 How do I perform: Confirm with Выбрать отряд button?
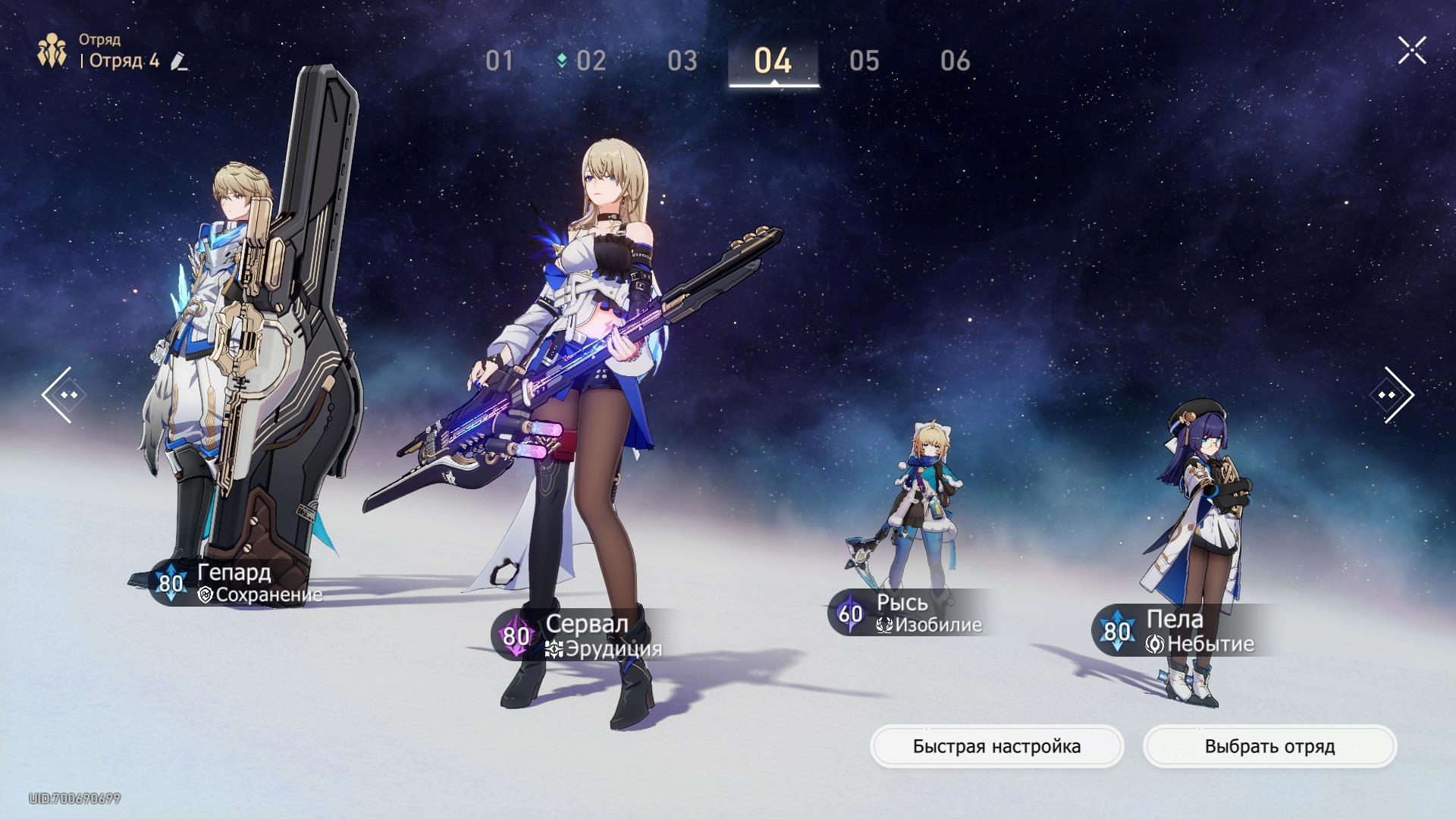tap(1269, 747)
